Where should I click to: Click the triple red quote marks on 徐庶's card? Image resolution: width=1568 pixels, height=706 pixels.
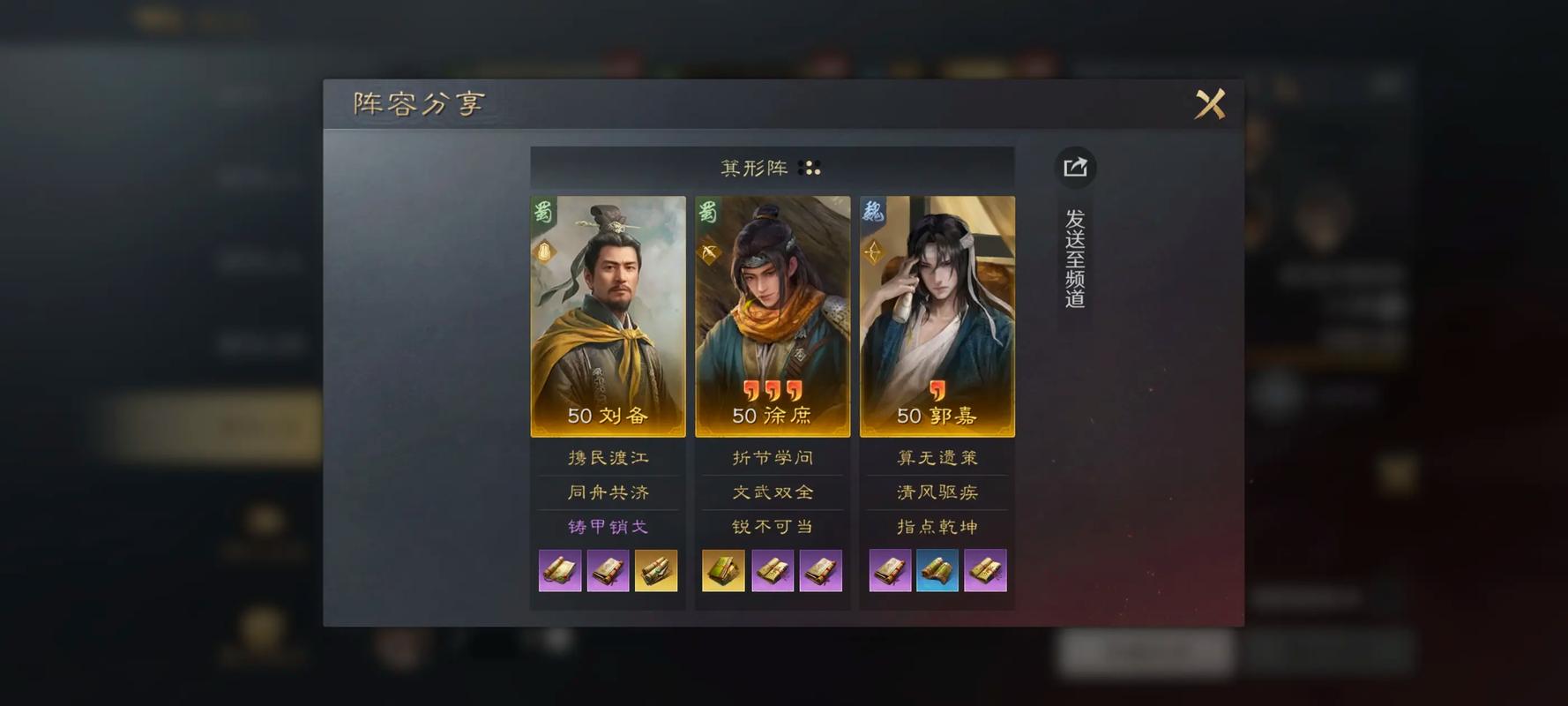click(773, 388)
